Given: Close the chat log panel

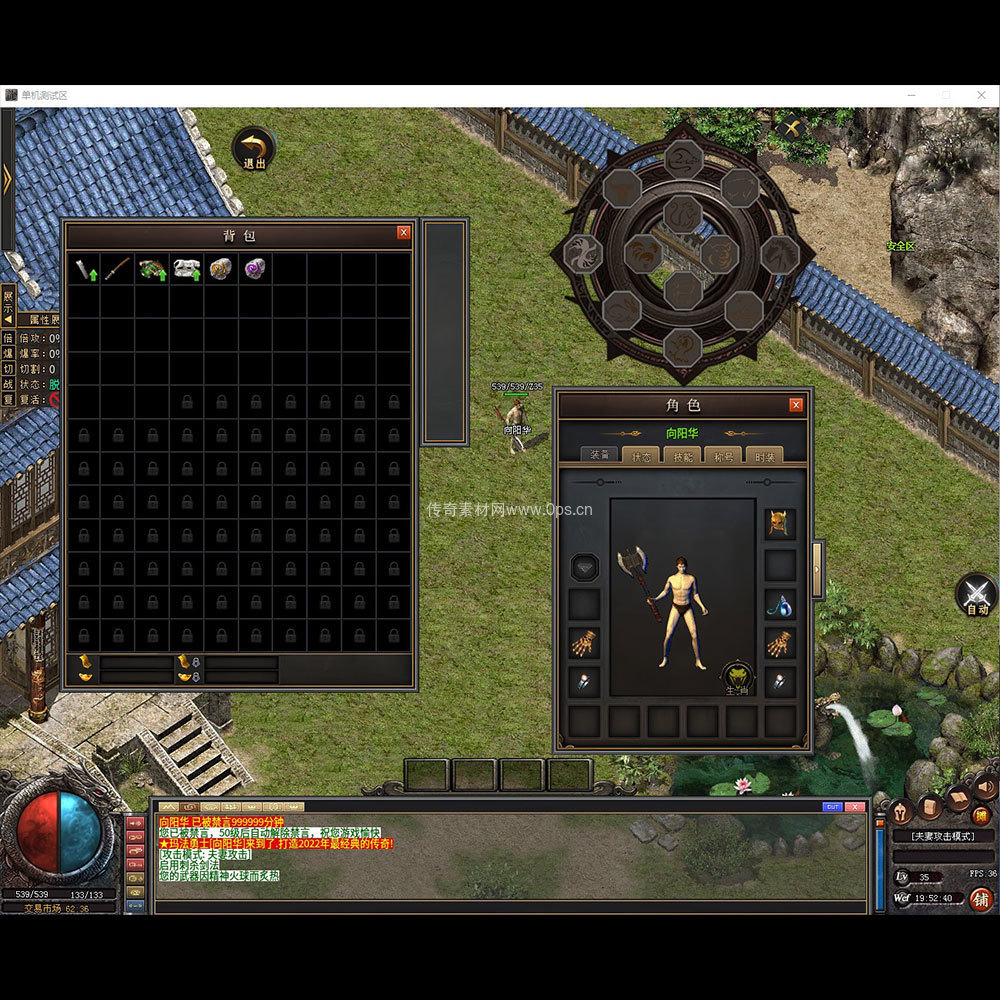Looking at the screenshot, I should pos(855,807).
